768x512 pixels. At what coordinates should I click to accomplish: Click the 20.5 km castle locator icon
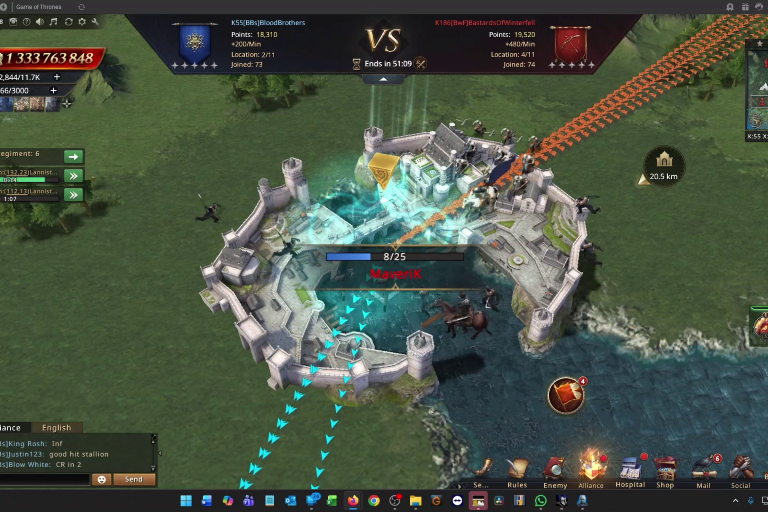coord(664,160)
